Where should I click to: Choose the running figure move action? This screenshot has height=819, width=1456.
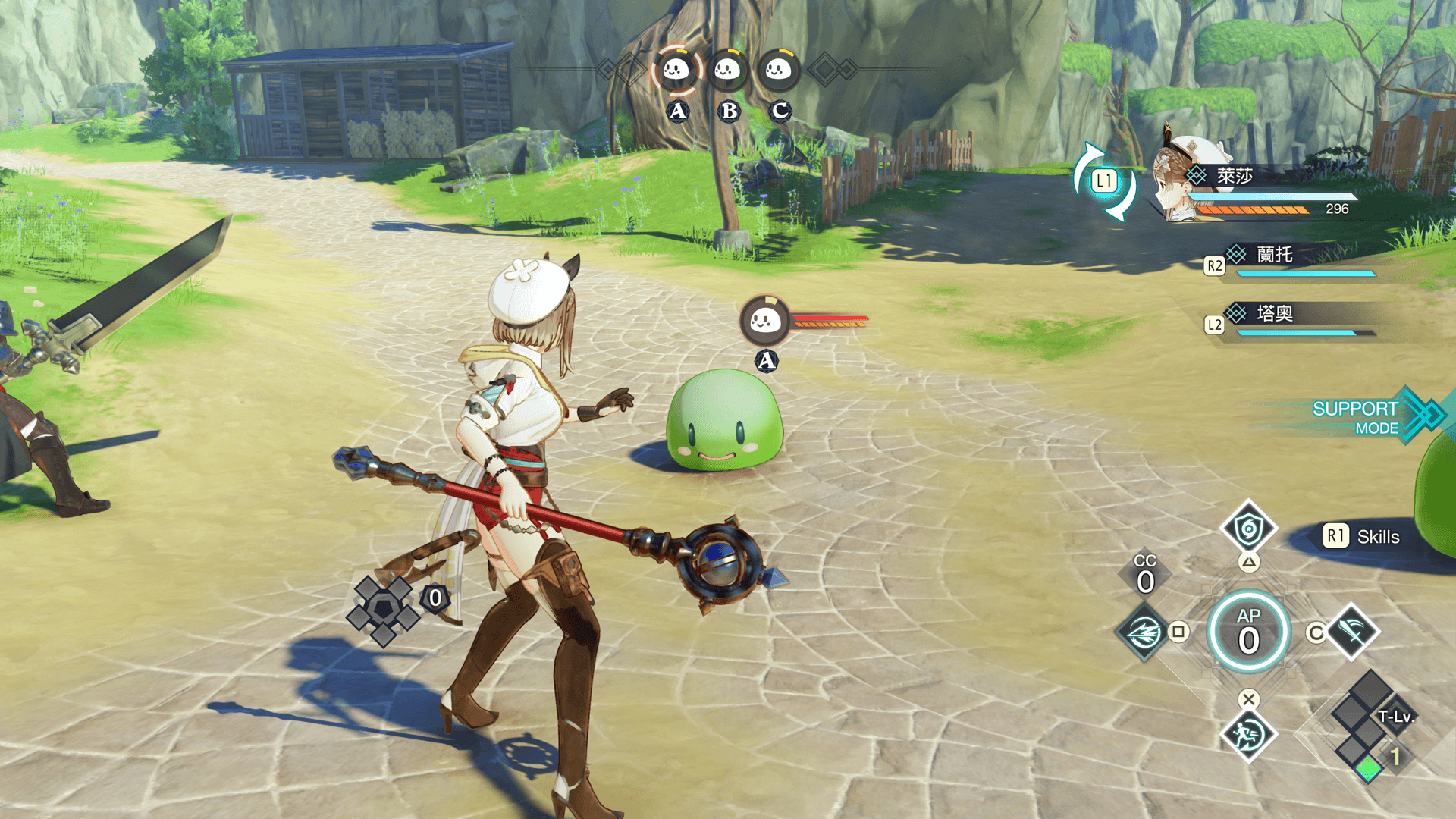pyautogui.click(x=1247, y=734)
